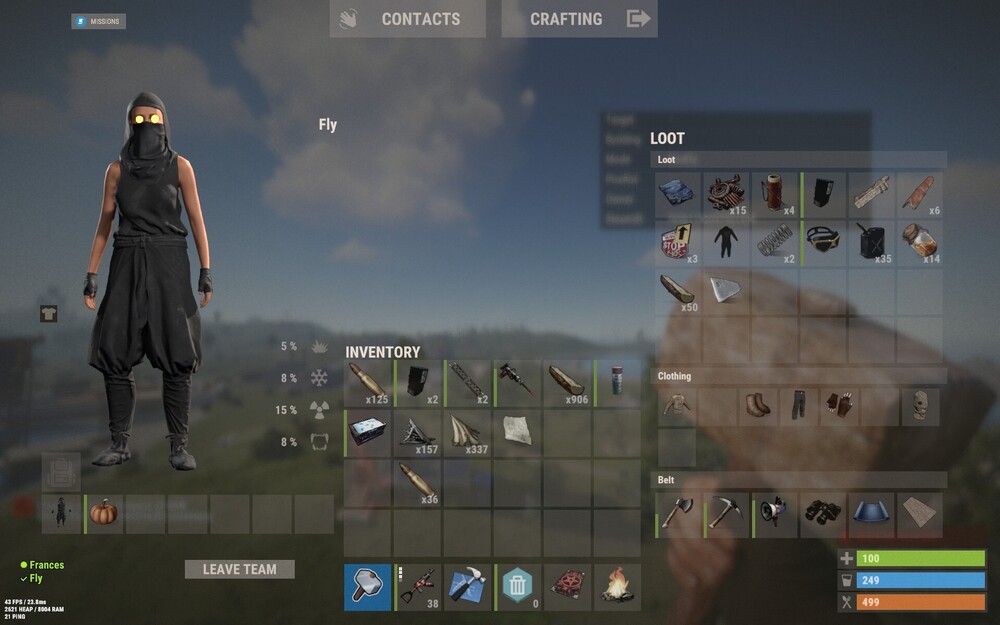
Task: Leave the team
Action: (239, 569)
